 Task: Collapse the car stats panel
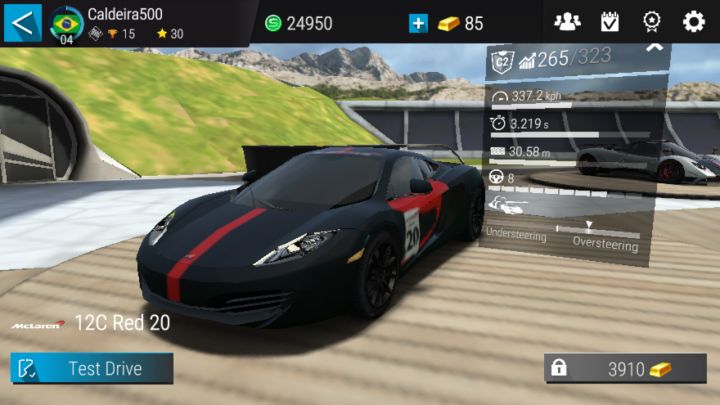coord(654,47)
